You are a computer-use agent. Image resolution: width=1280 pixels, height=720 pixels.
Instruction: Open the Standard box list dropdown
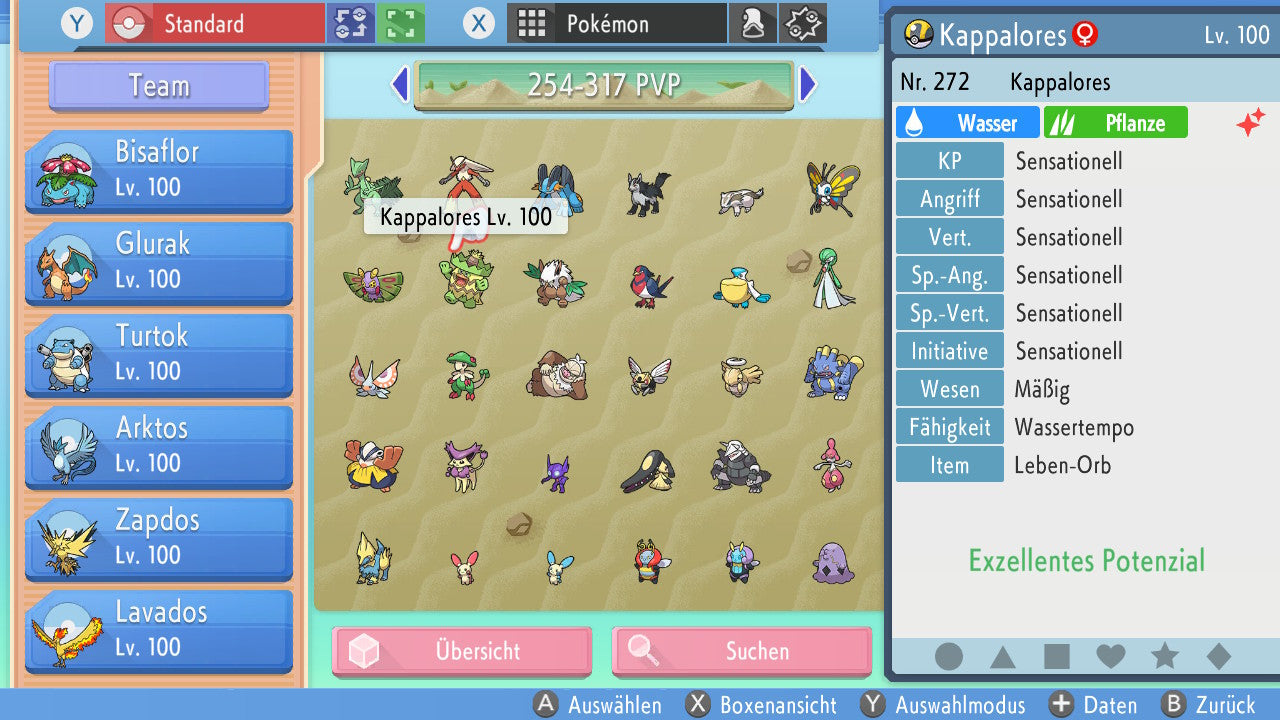(214, 21)
